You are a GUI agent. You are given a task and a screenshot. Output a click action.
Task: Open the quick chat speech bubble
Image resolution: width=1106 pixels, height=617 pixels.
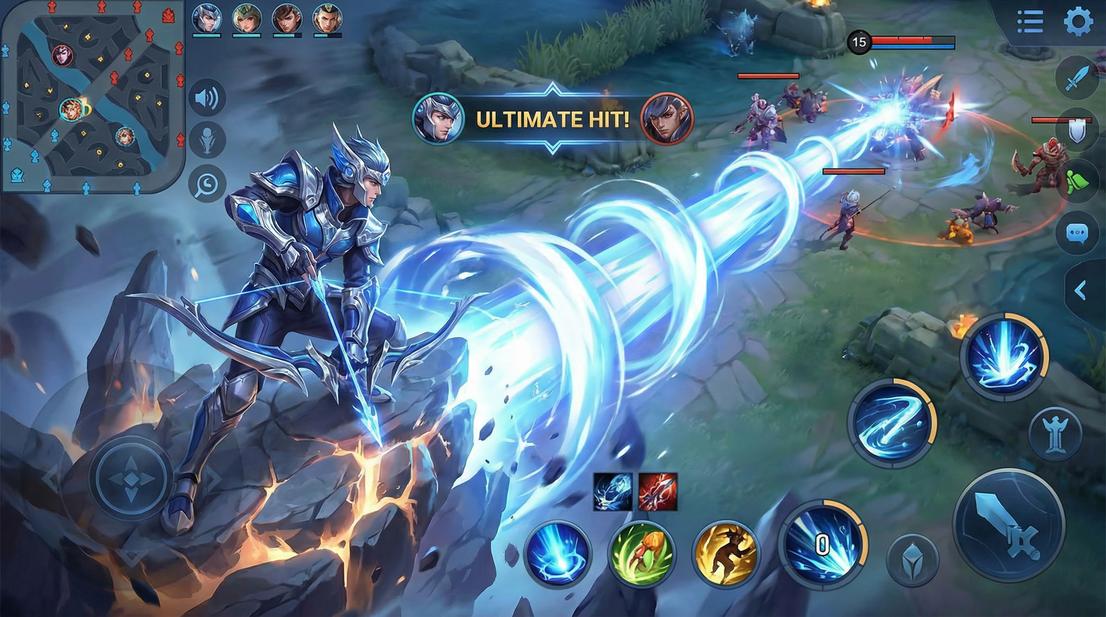1076,232
